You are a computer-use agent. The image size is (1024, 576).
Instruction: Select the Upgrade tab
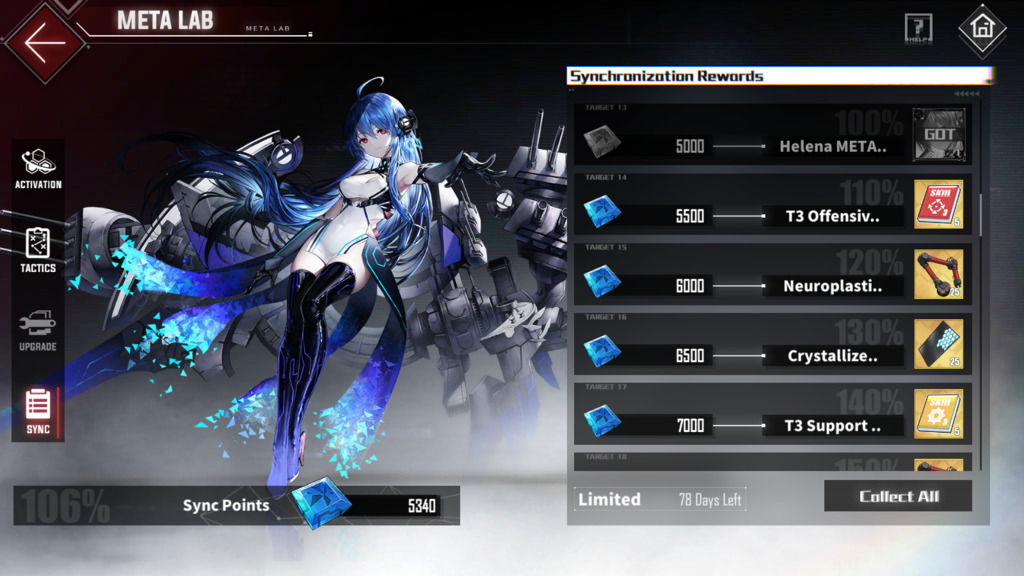[38, 331]
